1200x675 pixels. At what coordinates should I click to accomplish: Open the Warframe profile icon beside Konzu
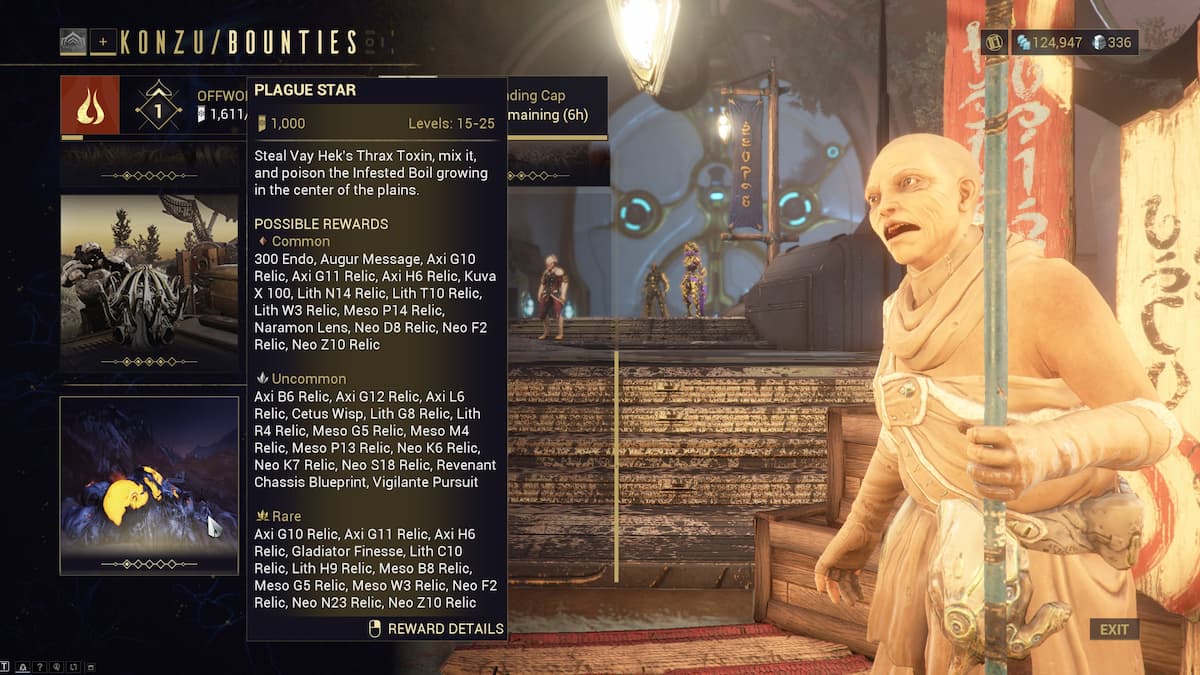tap(73, 42)
